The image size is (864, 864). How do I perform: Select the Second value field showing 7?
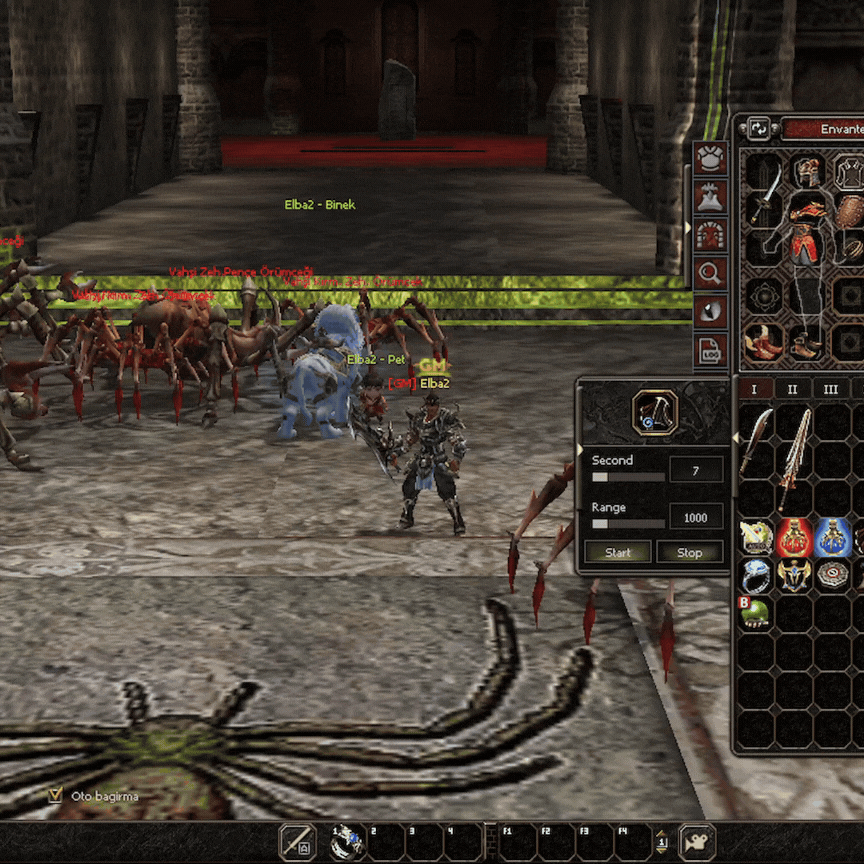coord(696,470)
